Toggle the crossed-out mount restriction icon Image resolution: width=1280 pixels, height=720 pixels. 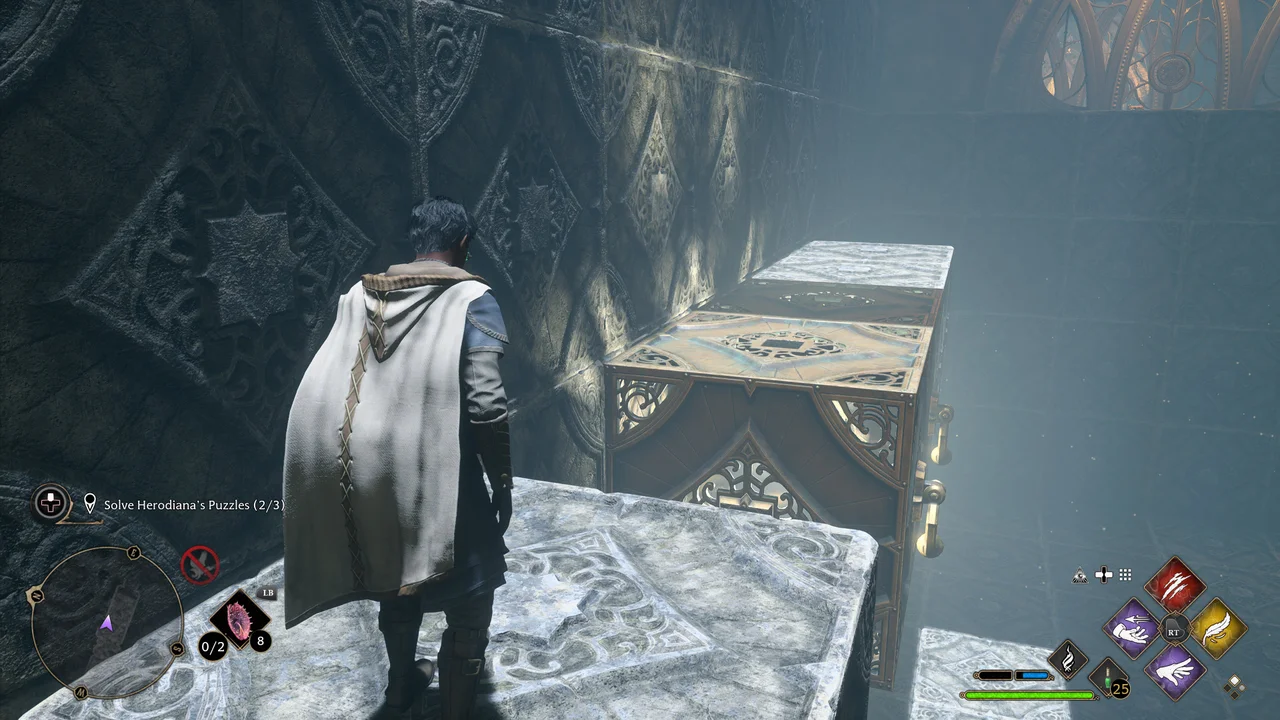pyautogui.click(x=200, y=563)
